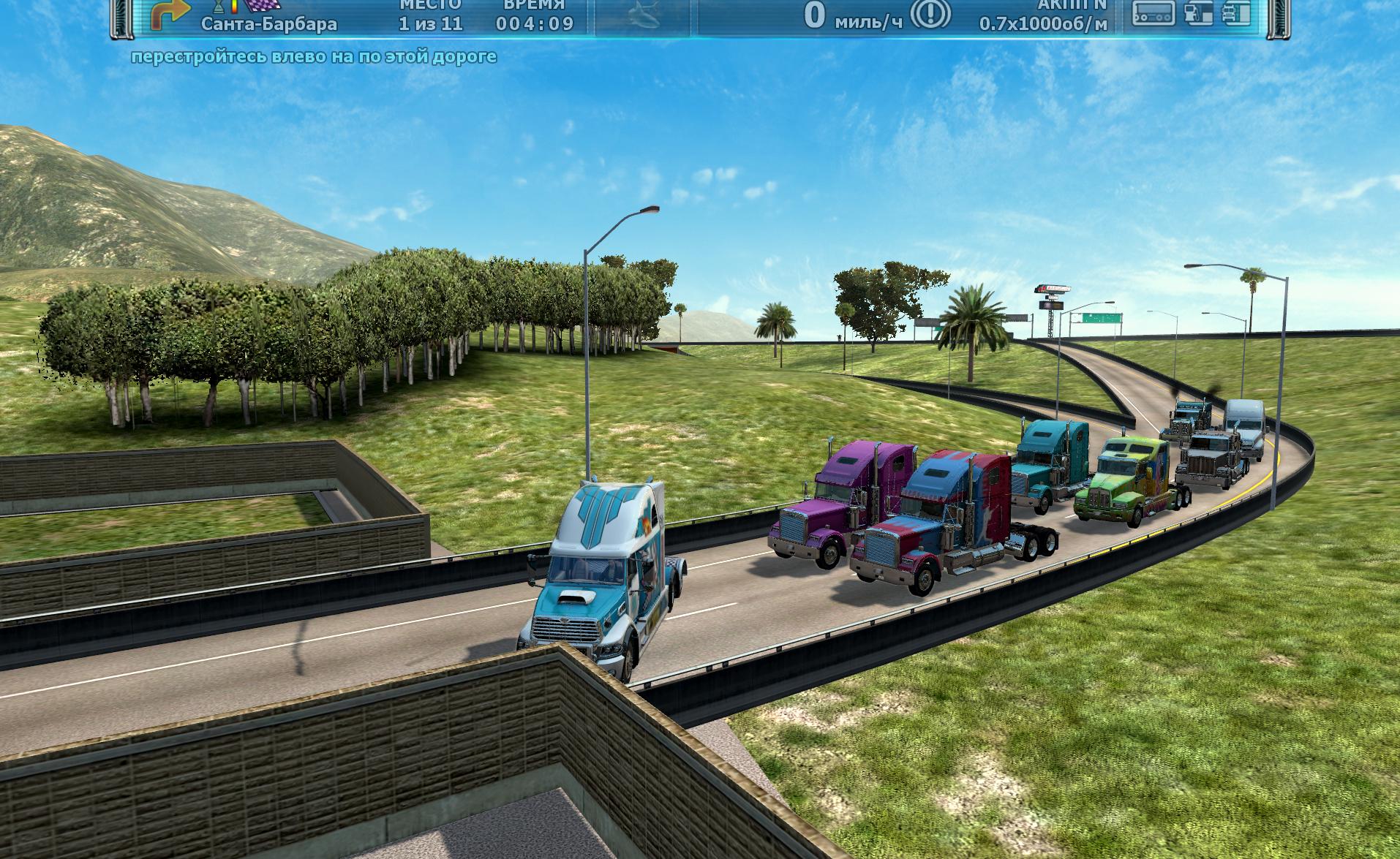
Task: Click the checkered race flag icon
Action: (263, 6)
